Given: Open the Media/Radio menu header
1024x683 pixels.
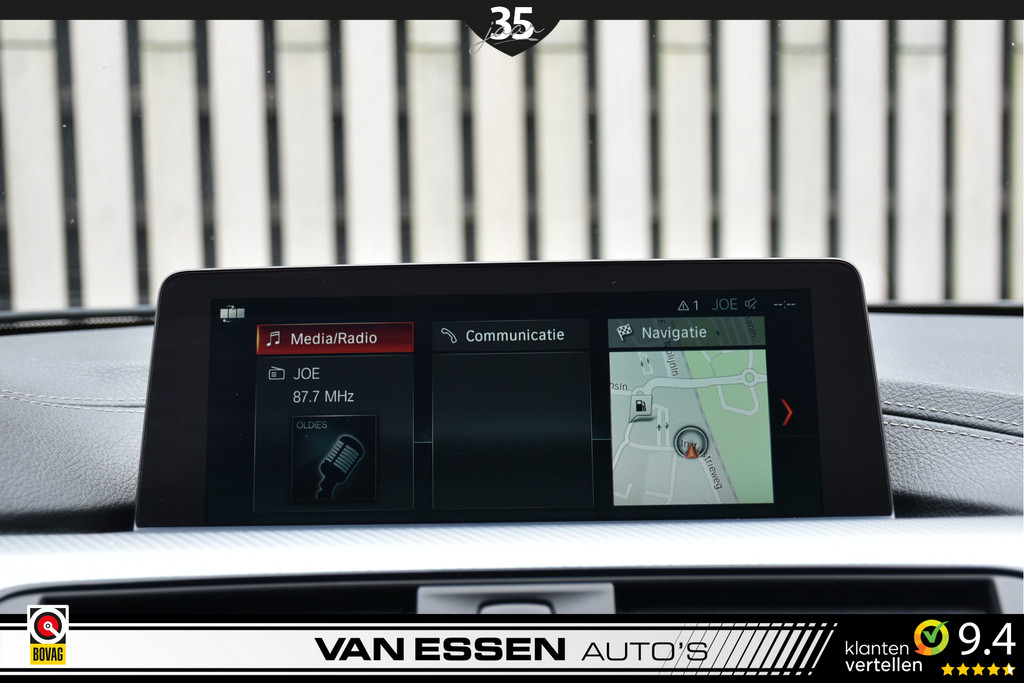Looking at the screenshot, I should (335, 338).
